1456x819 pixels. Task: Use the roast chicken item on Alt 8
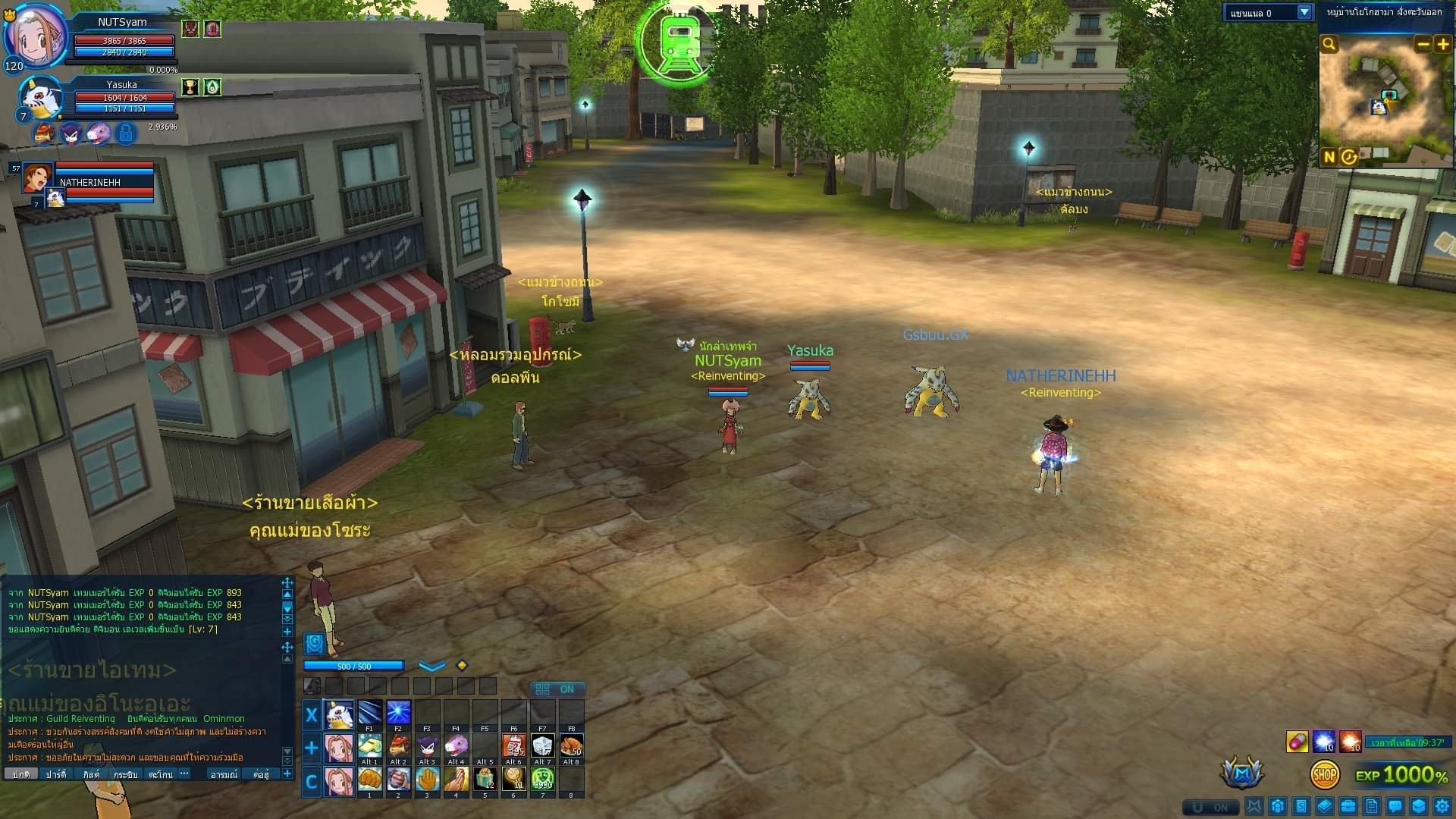point(571,746)
